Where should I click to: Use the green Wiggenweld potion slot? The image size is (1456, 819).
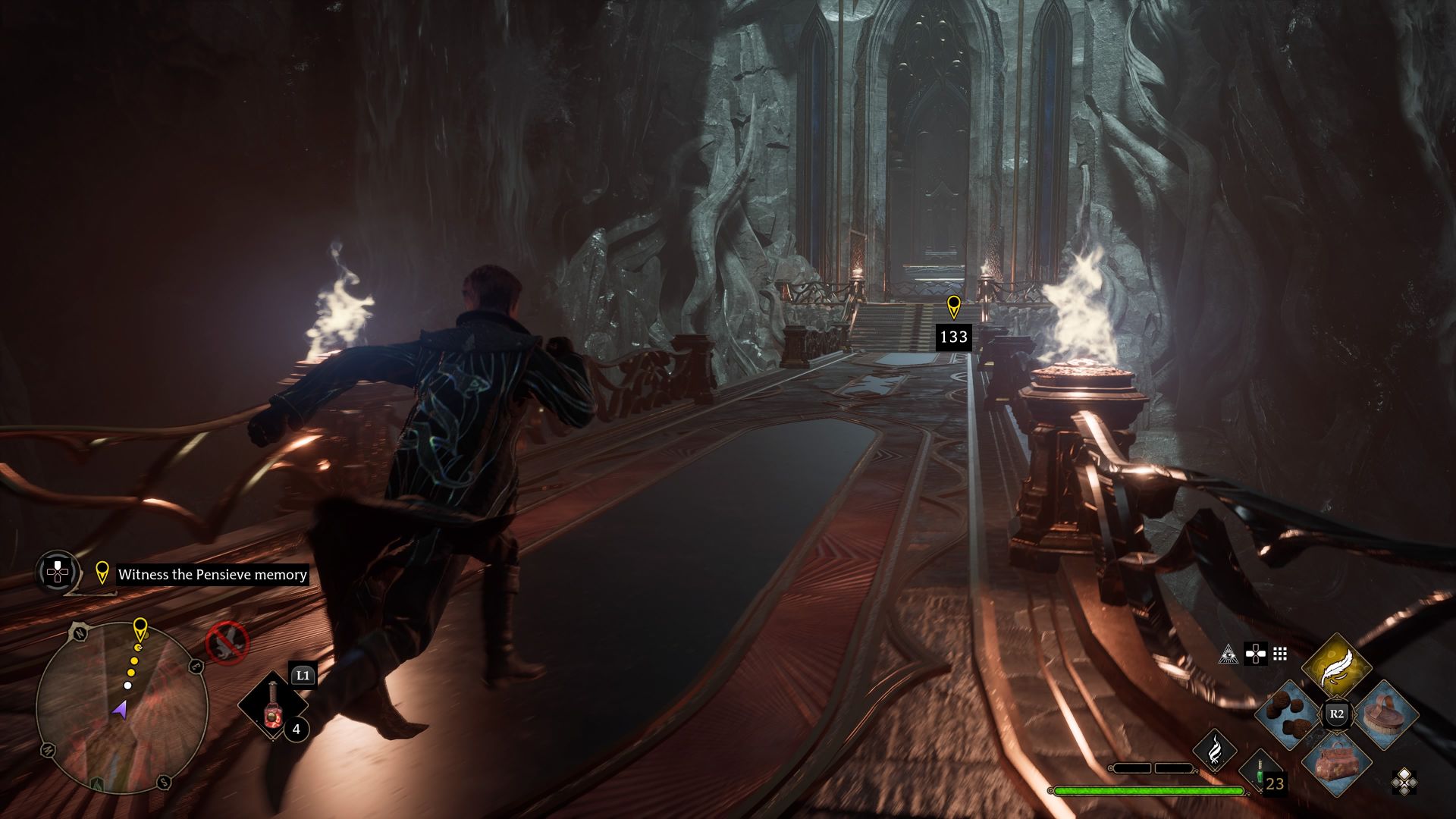1260,772
